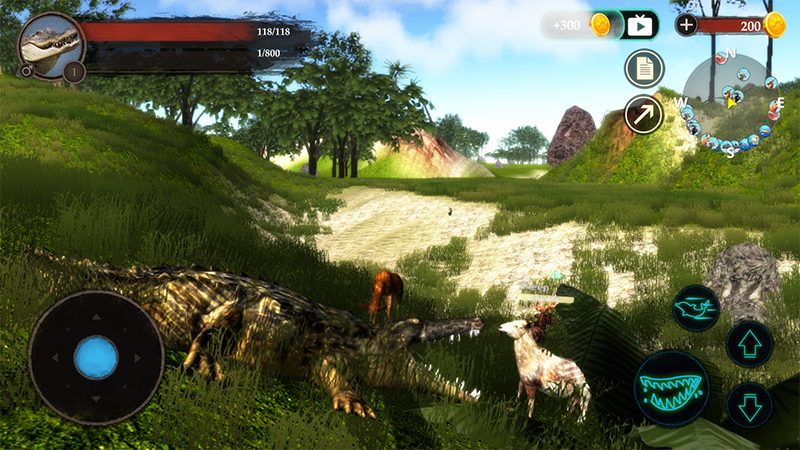Trigger the dash sprint ability
800x450 pixels.
click(x=696, y=308)
